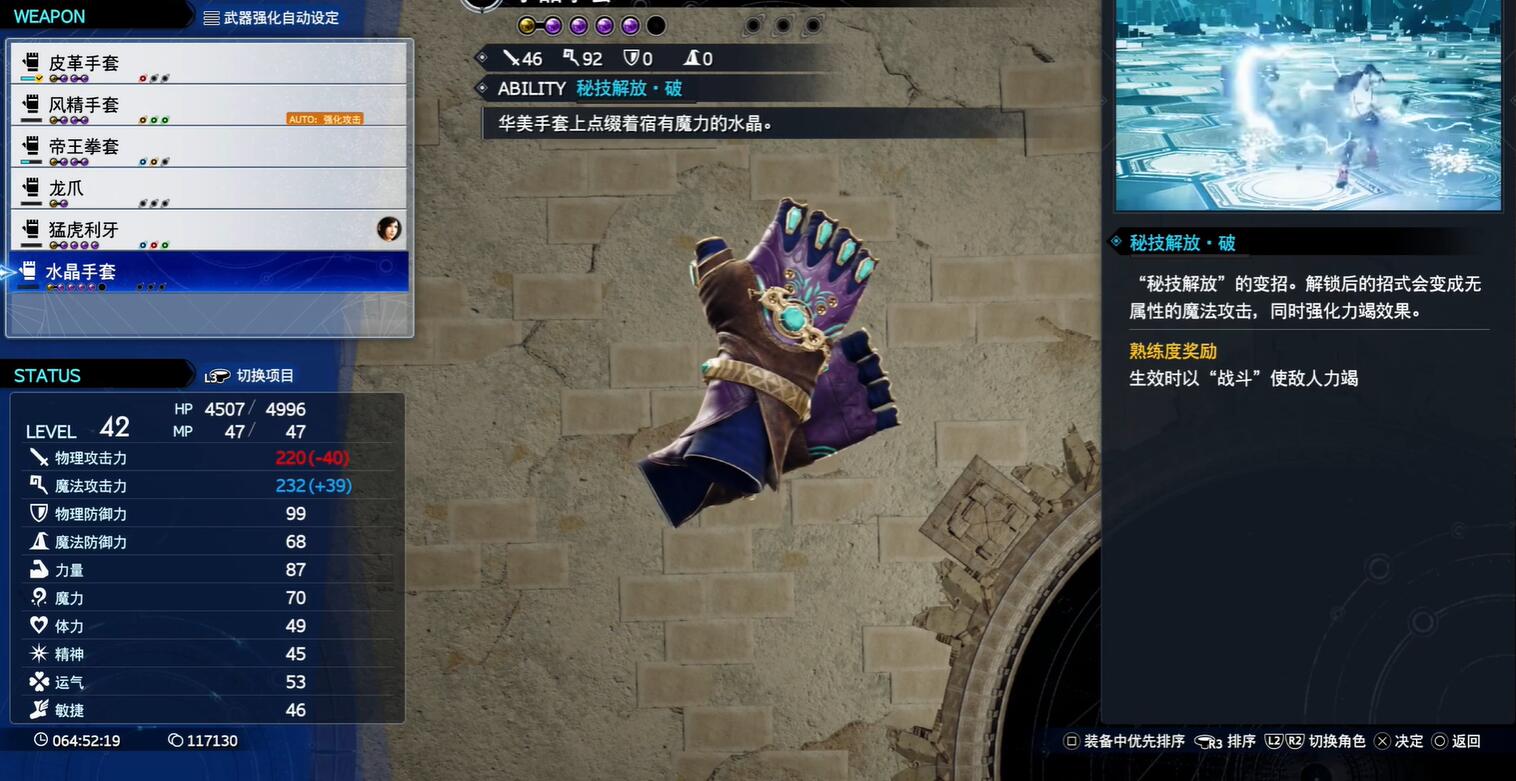The height and width of the screenshot is (781, 1516).
Task: View the ability preview video thumbnail
Action: tap(1308, 104)
